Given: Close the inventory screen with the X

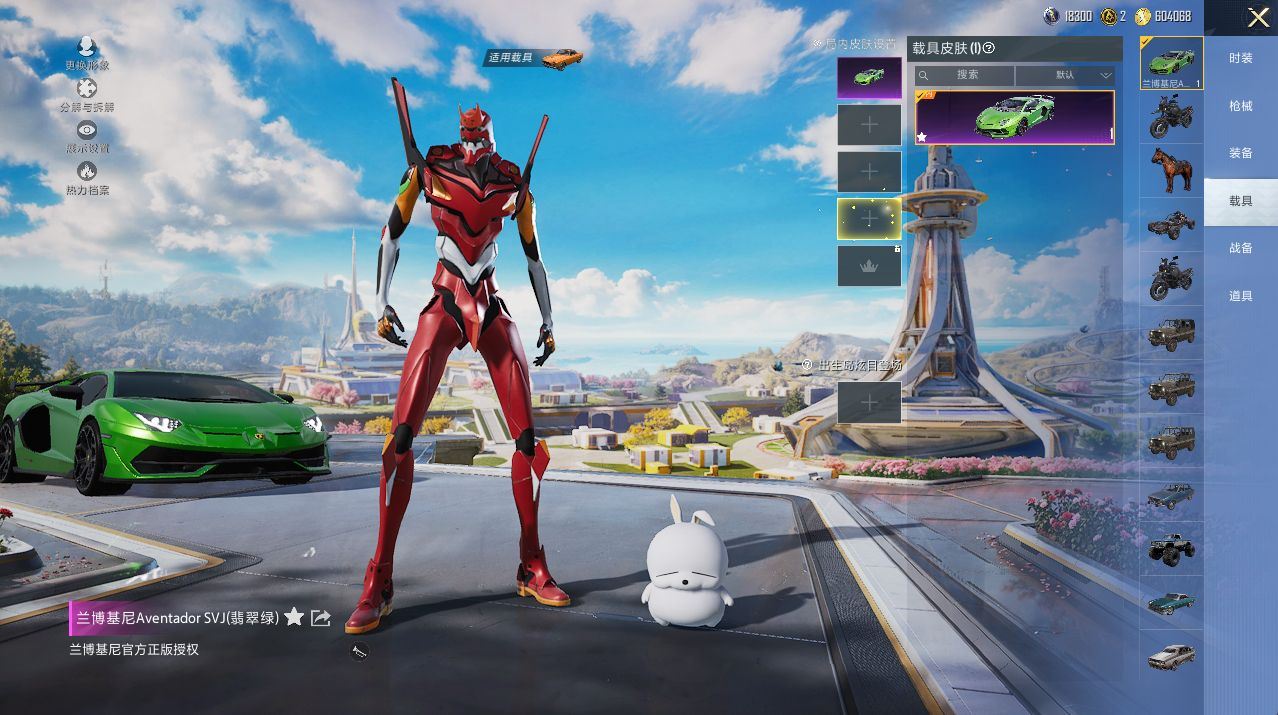Looking at the screenshot, I should (x=1257, y=17).
